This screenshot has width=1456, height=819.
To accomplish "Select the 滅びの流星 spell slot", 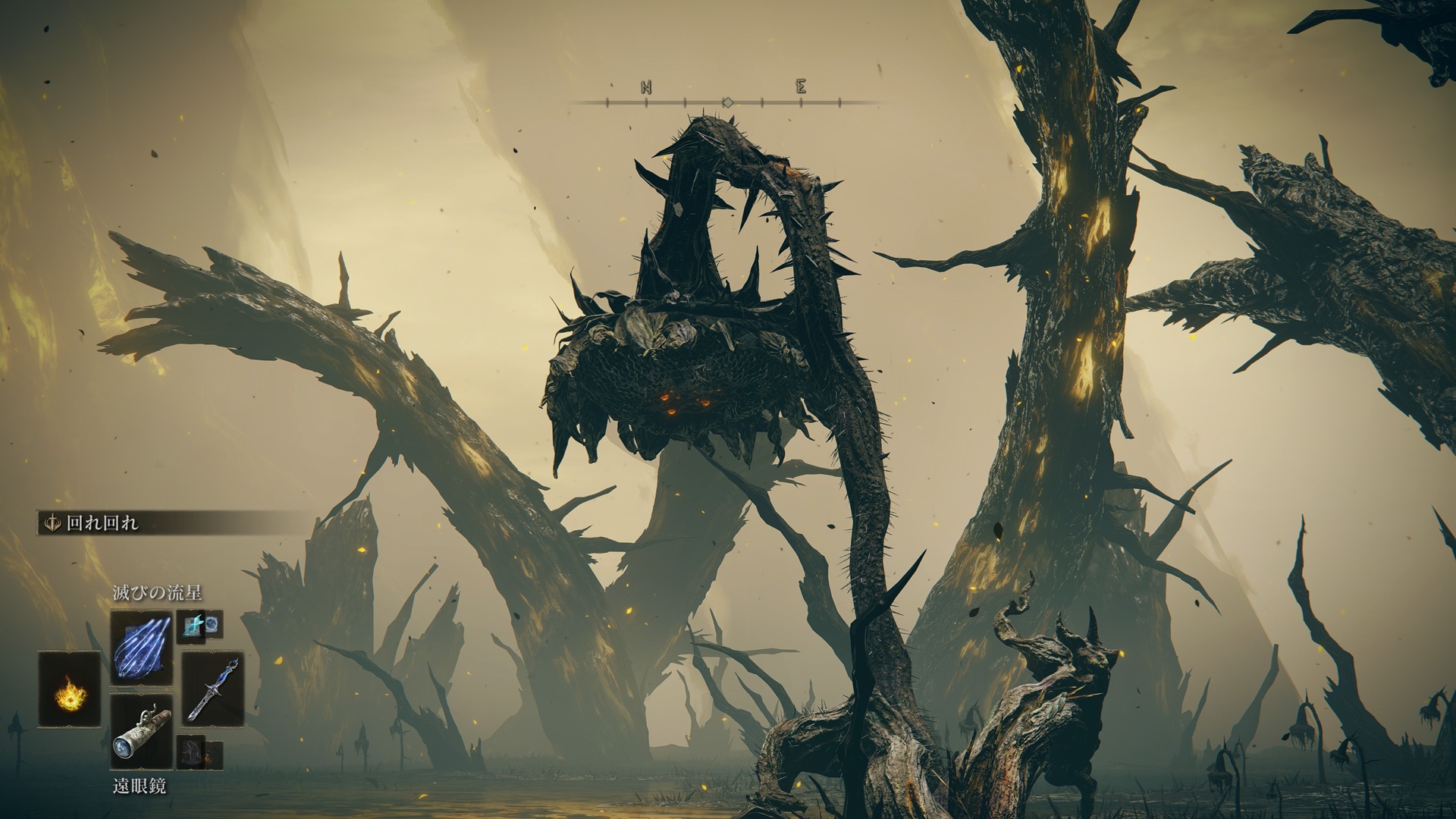I will (x=142, y=649).
